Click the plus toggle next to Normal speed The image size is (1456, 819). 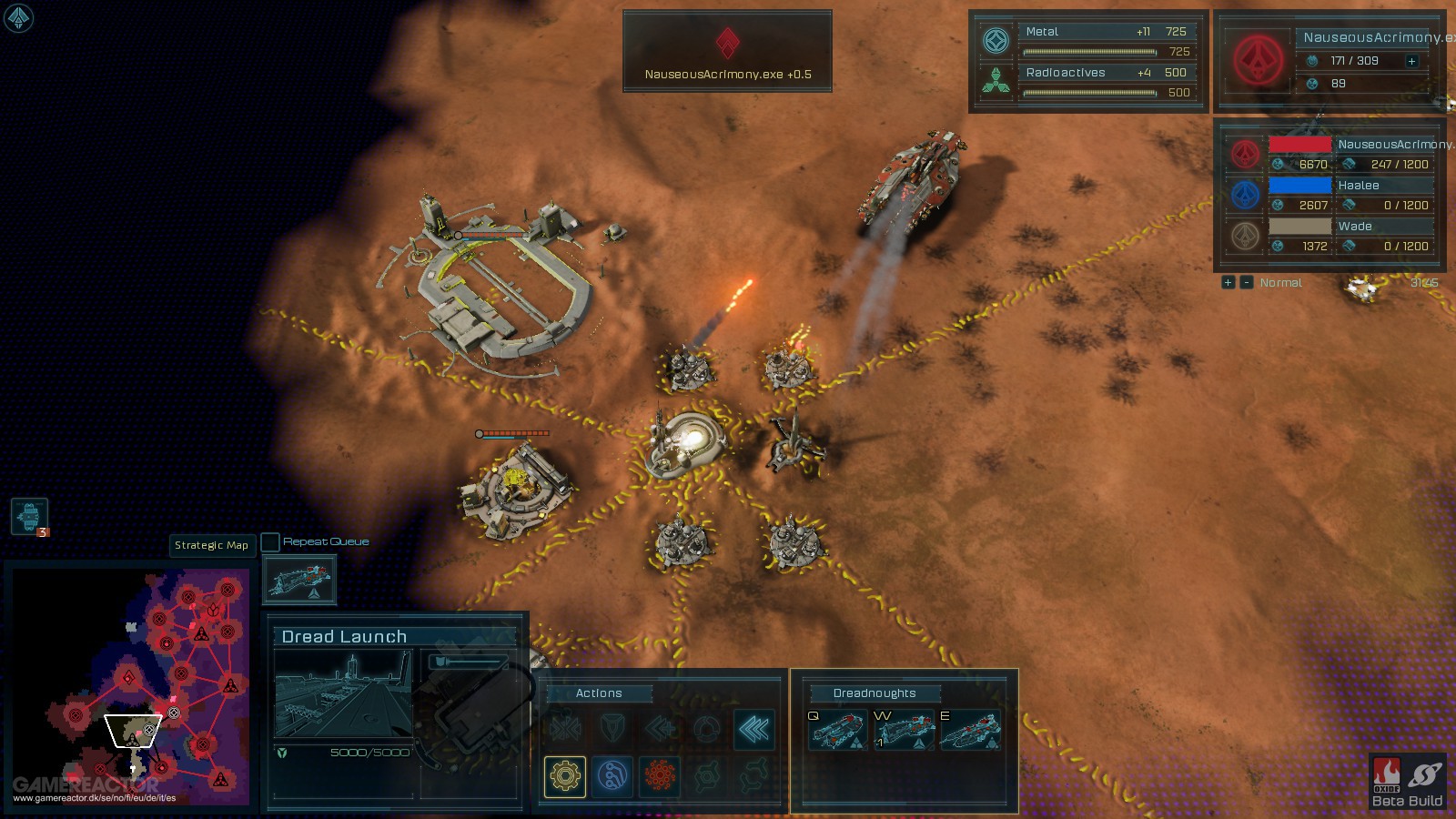point(1227,283)
